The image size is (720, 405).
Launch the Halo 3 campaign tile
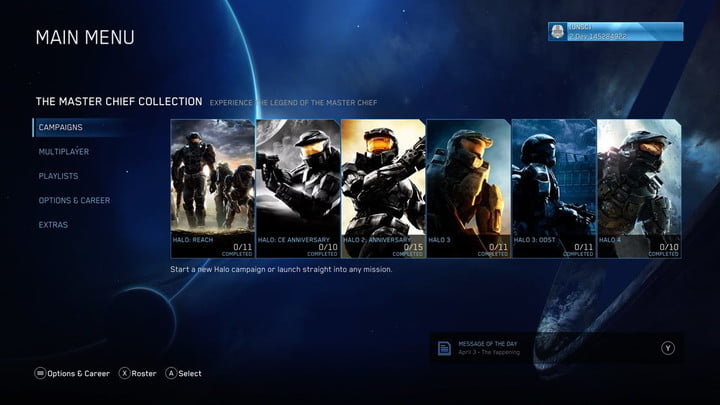[x=468, y=189]
